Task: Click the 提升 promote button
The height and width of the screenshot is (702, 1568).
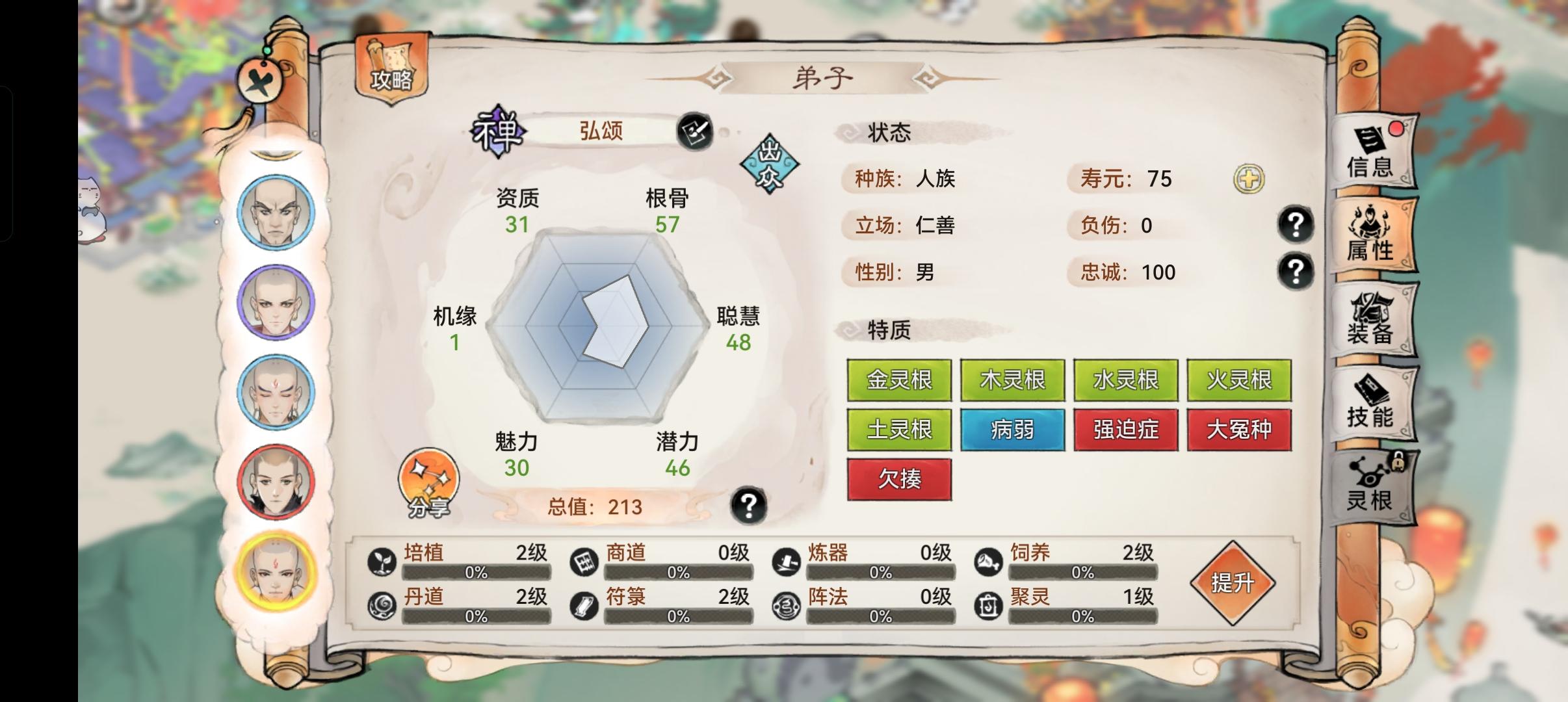Action: [x=1233, y=584]
